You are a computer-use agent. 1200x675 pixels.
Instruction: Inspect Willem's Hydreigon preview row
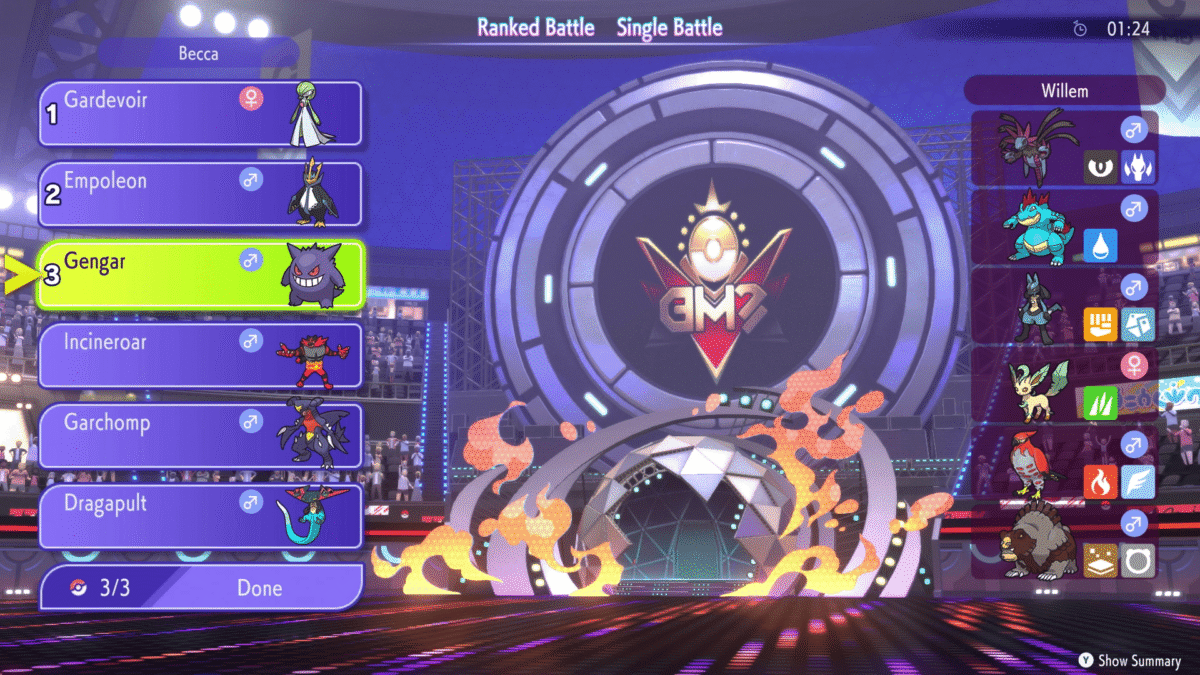click(x=1064, y=148)
